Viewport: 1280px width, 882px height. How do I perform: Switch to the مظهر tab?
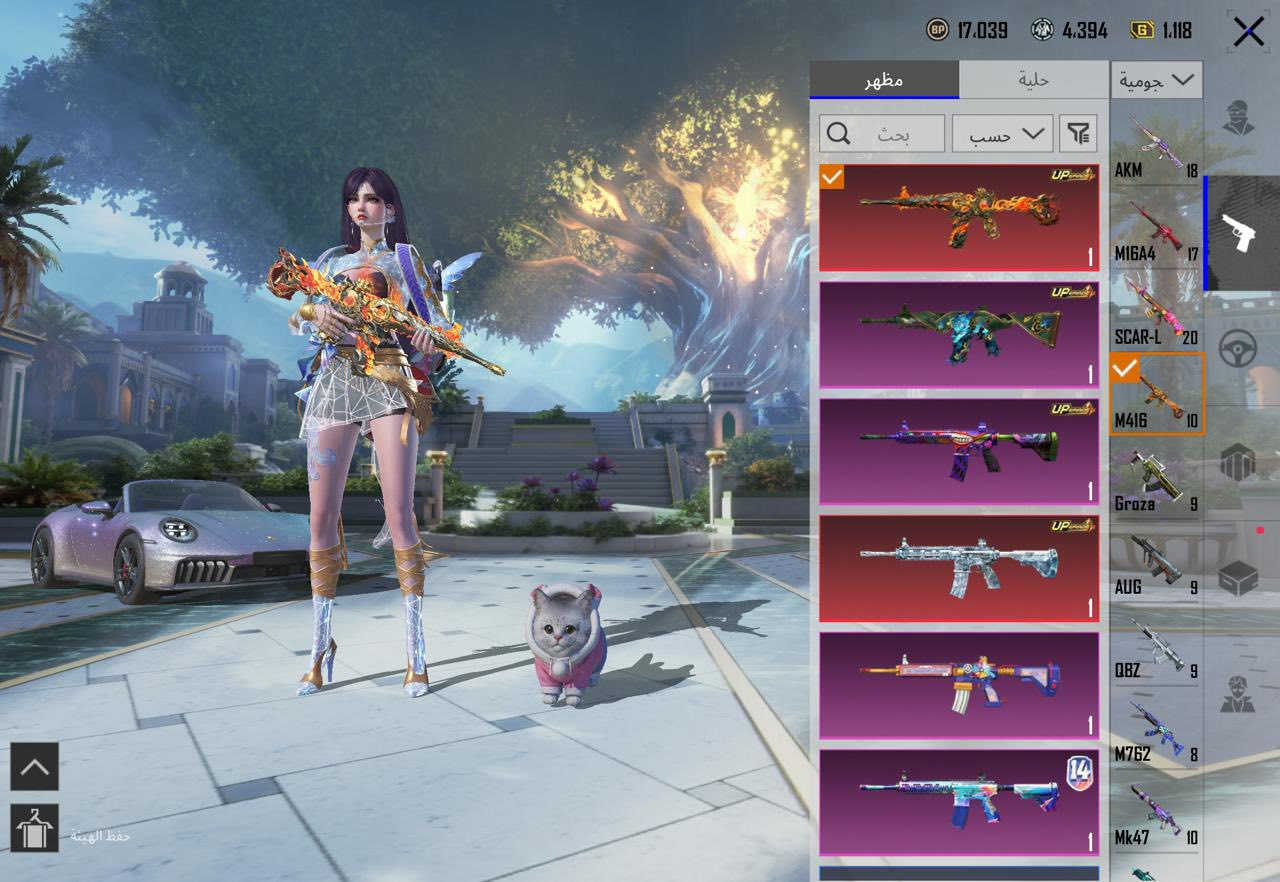pyautogui.click(x=884, y=80)
